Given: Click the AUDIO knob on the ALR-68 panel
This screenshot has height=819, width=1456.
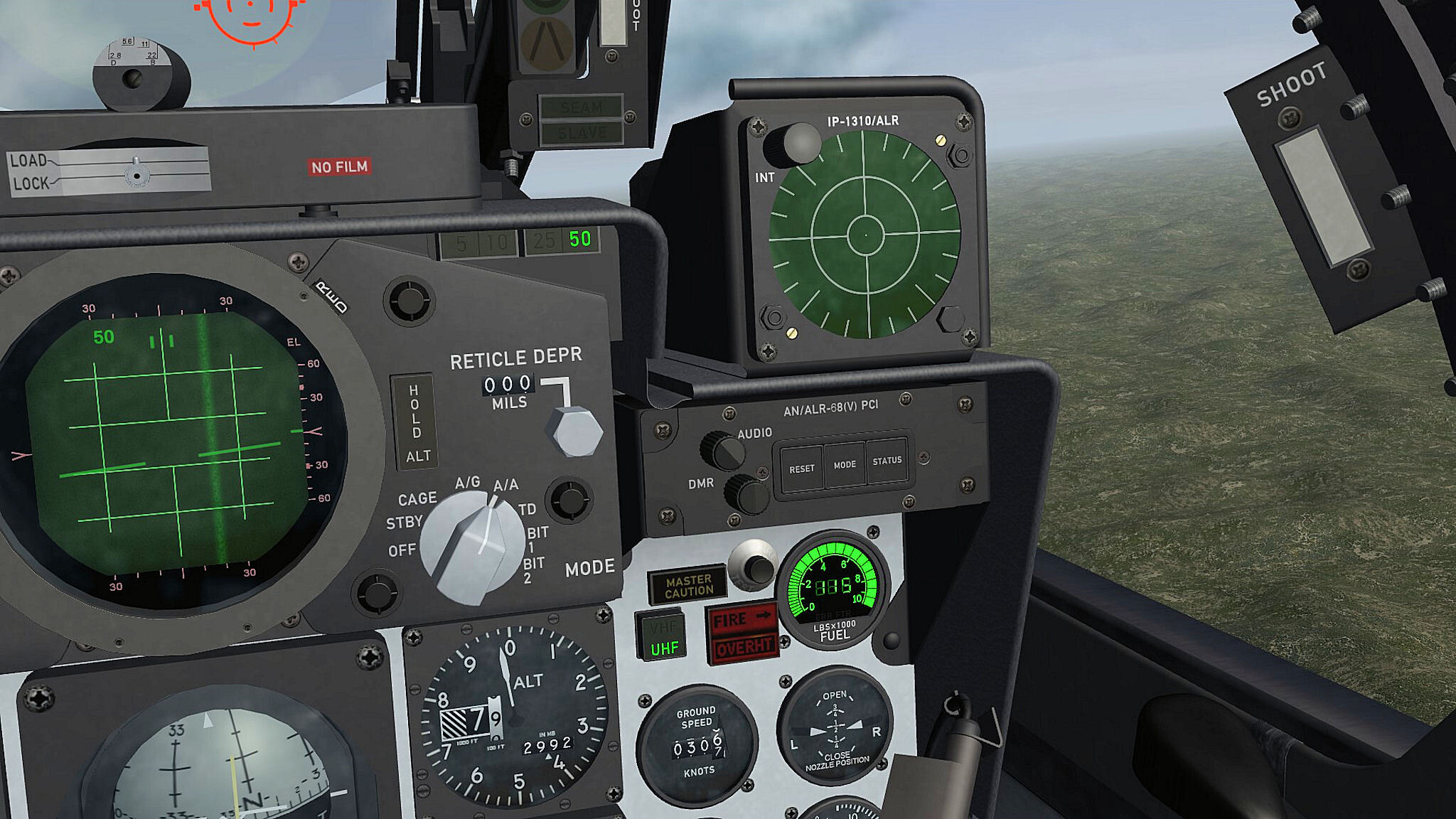Looking at the screenshot, I should [722, 450].
